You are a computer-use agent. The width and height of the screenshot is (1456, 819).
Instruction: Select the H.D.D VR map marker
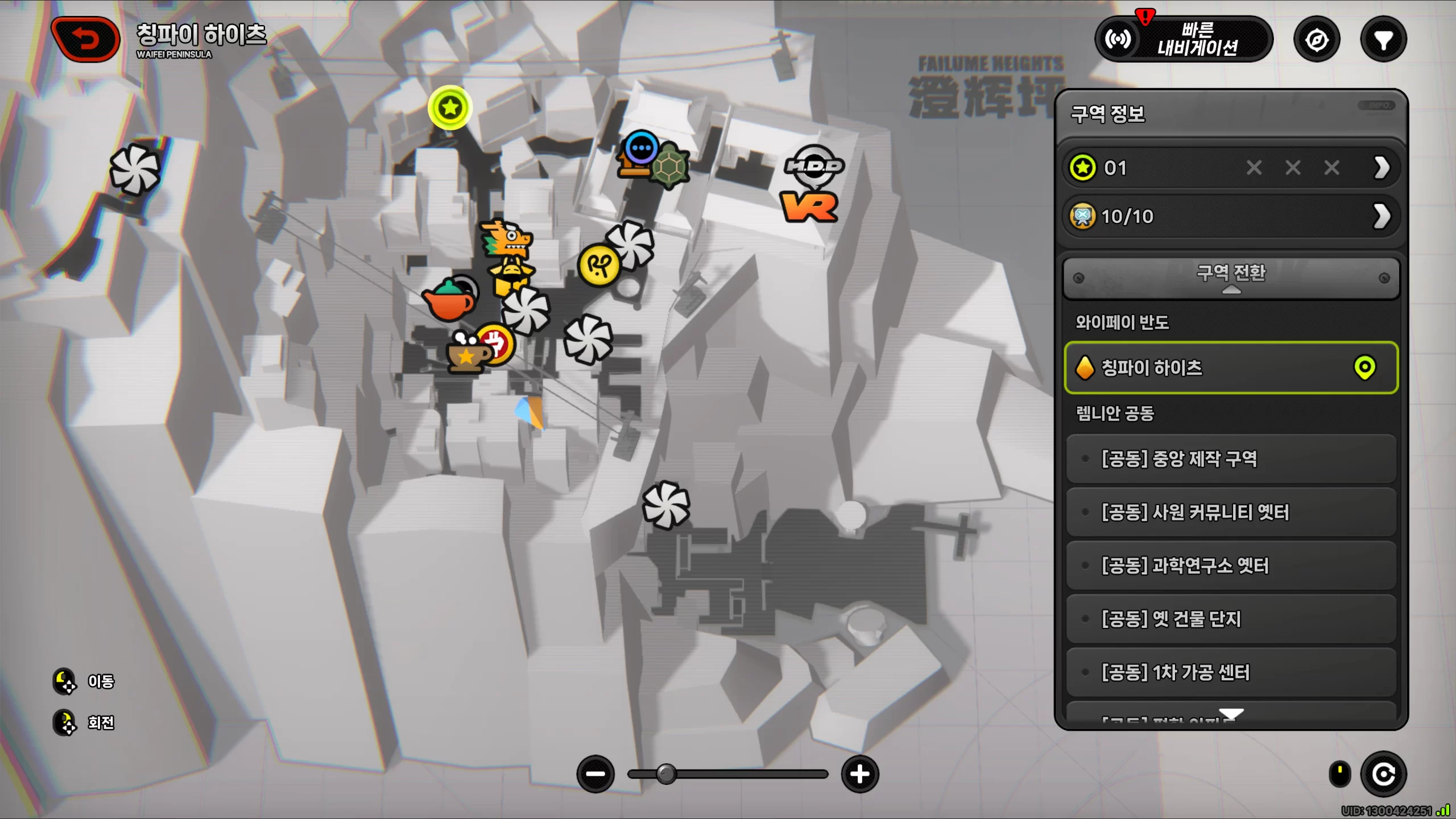point(812,183)
